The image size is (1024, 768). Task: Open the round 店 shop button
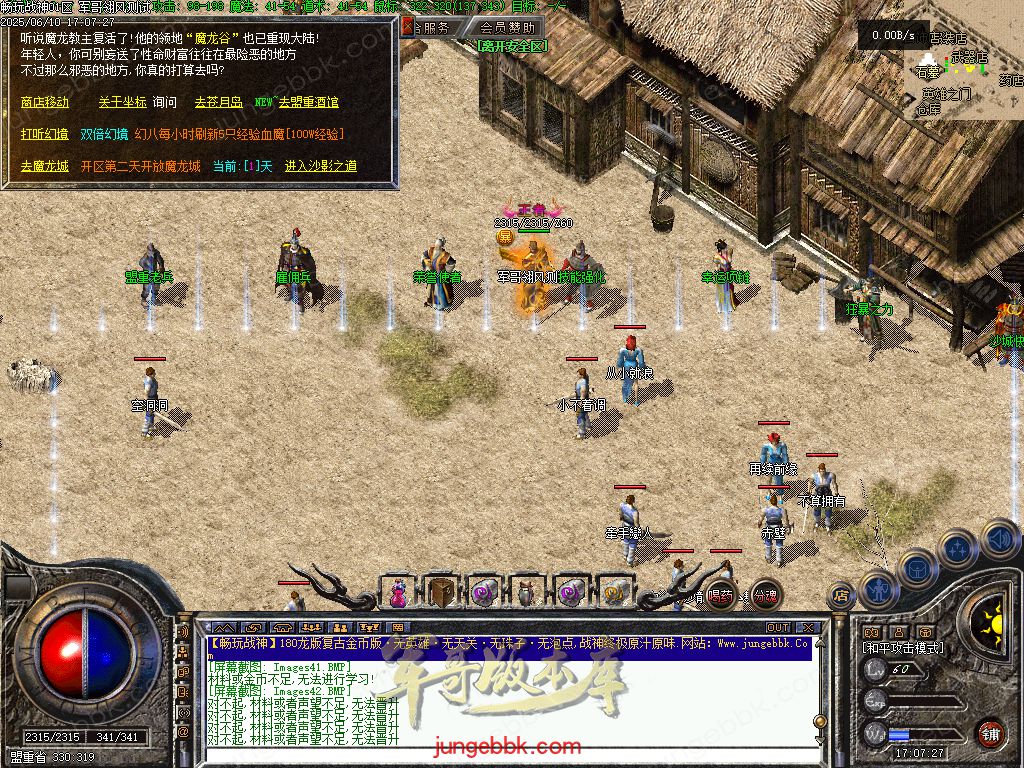841,597
